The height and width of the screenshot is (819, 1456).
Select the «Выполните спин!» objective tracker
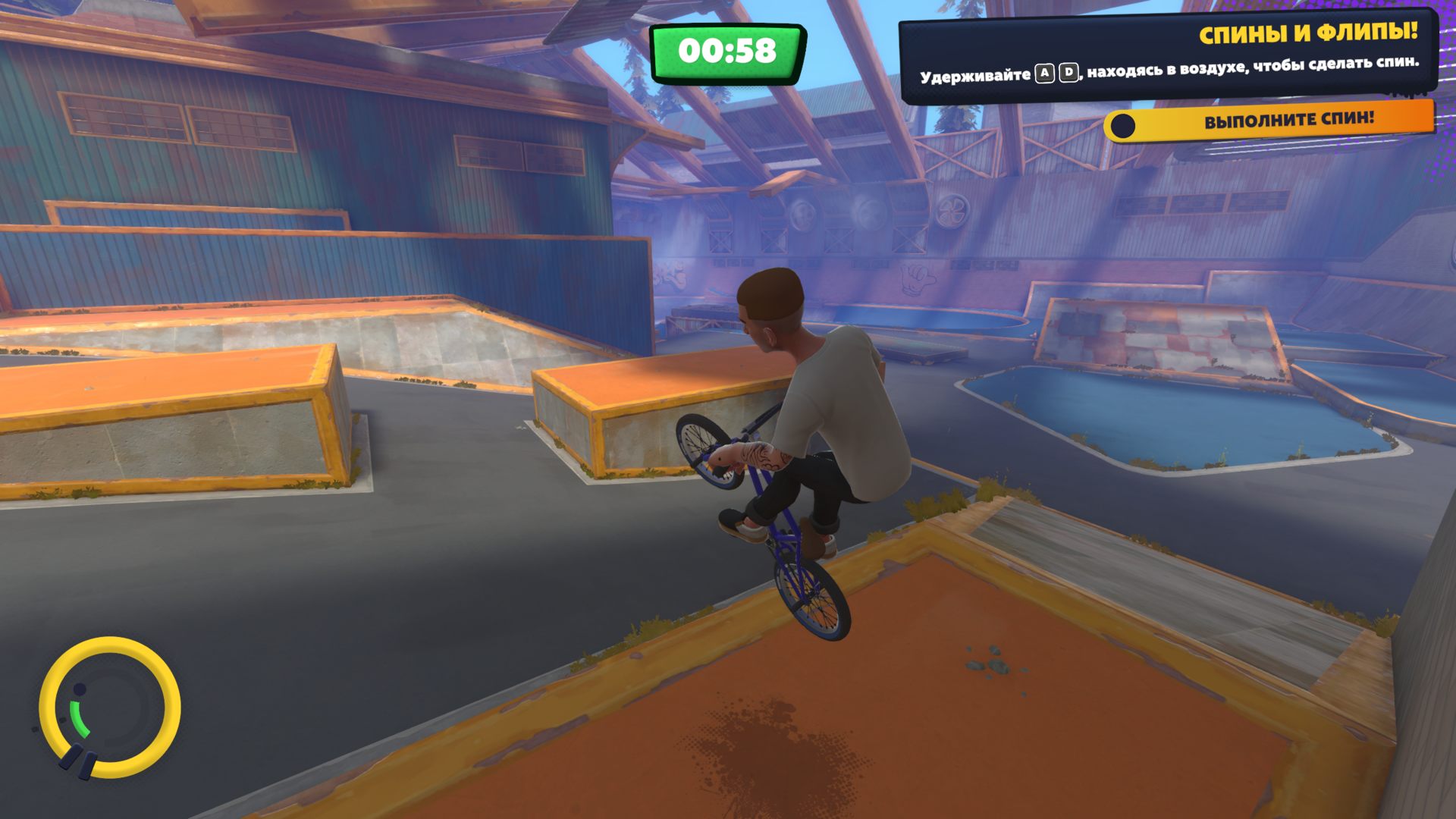pos(1269,121)
